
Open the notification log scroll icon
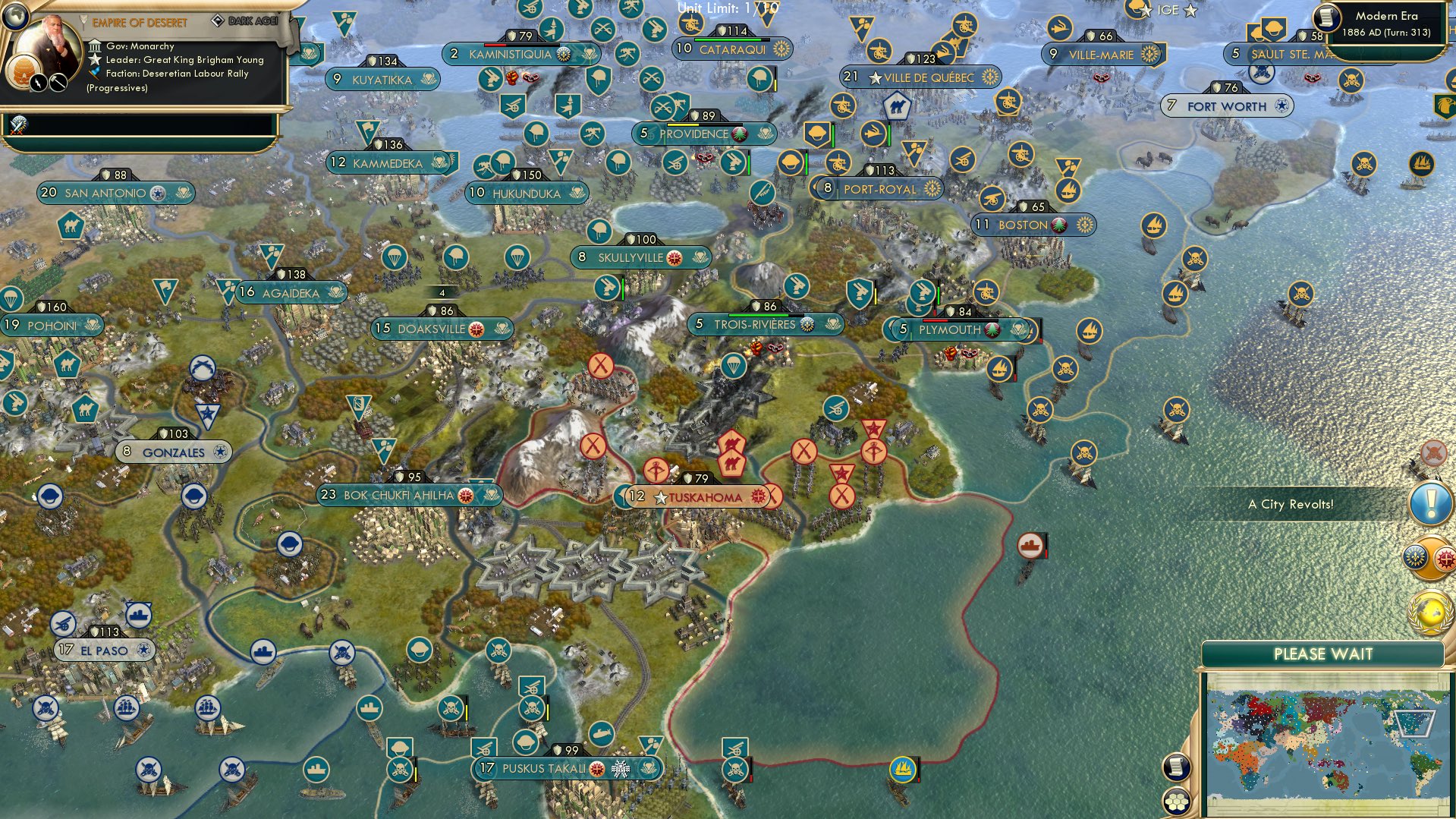click(x=1176, y=767)
